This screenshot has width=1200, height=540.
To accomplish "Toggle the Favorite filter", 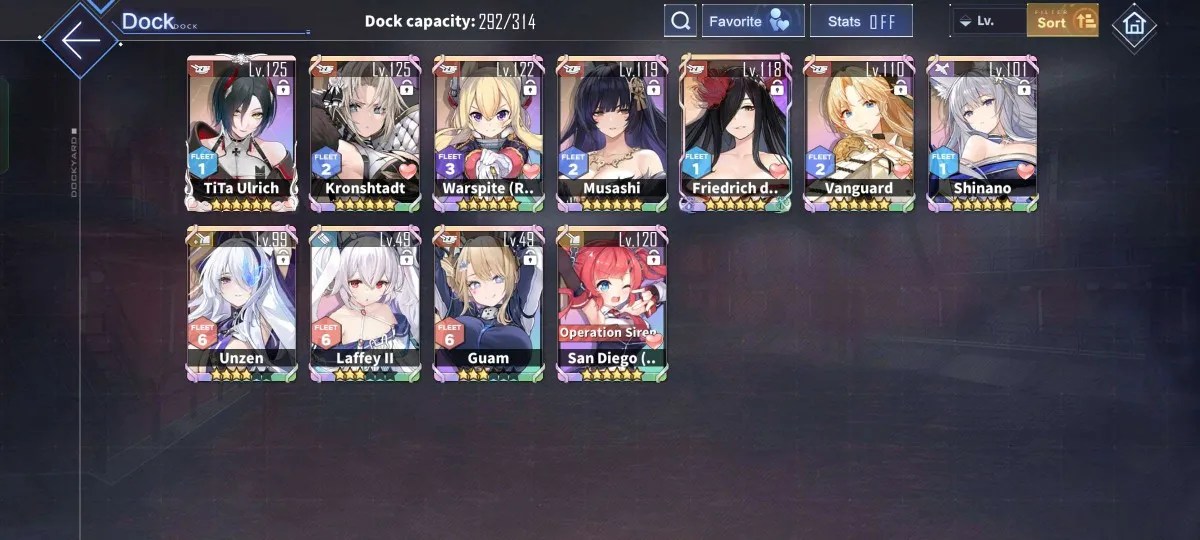I will tap(753, 21).
